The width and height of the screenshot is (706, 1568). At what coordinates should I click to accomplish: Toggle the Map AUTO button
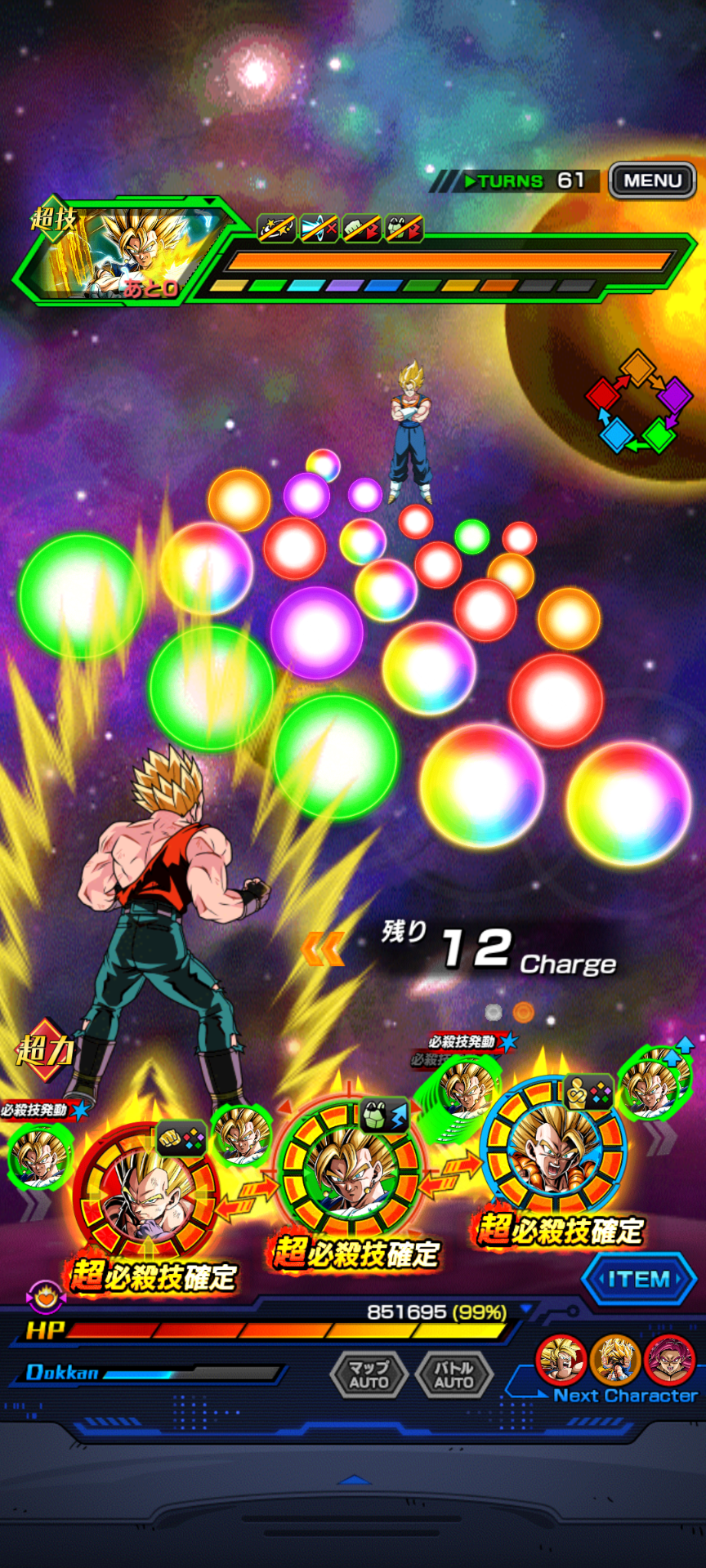tap(369, 1375)
